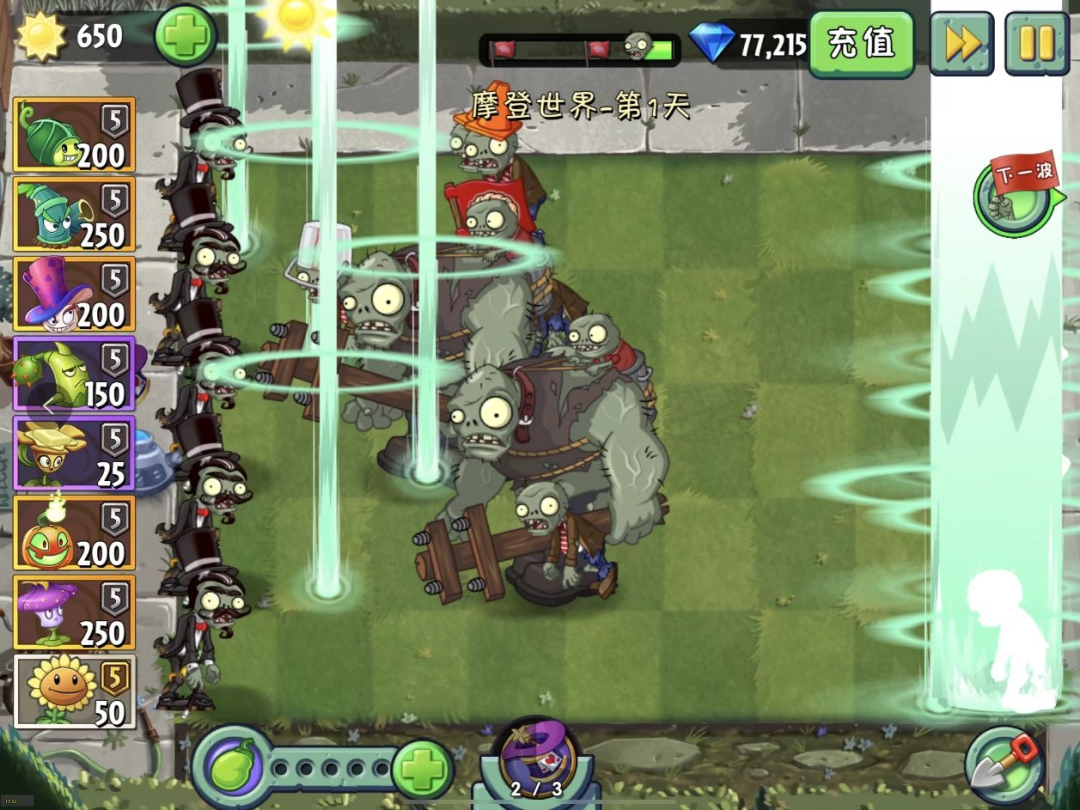Choose the 250-cost teal plant seed packet
The height and width of the screenshot is (810, 1080).
click(74, 214)
